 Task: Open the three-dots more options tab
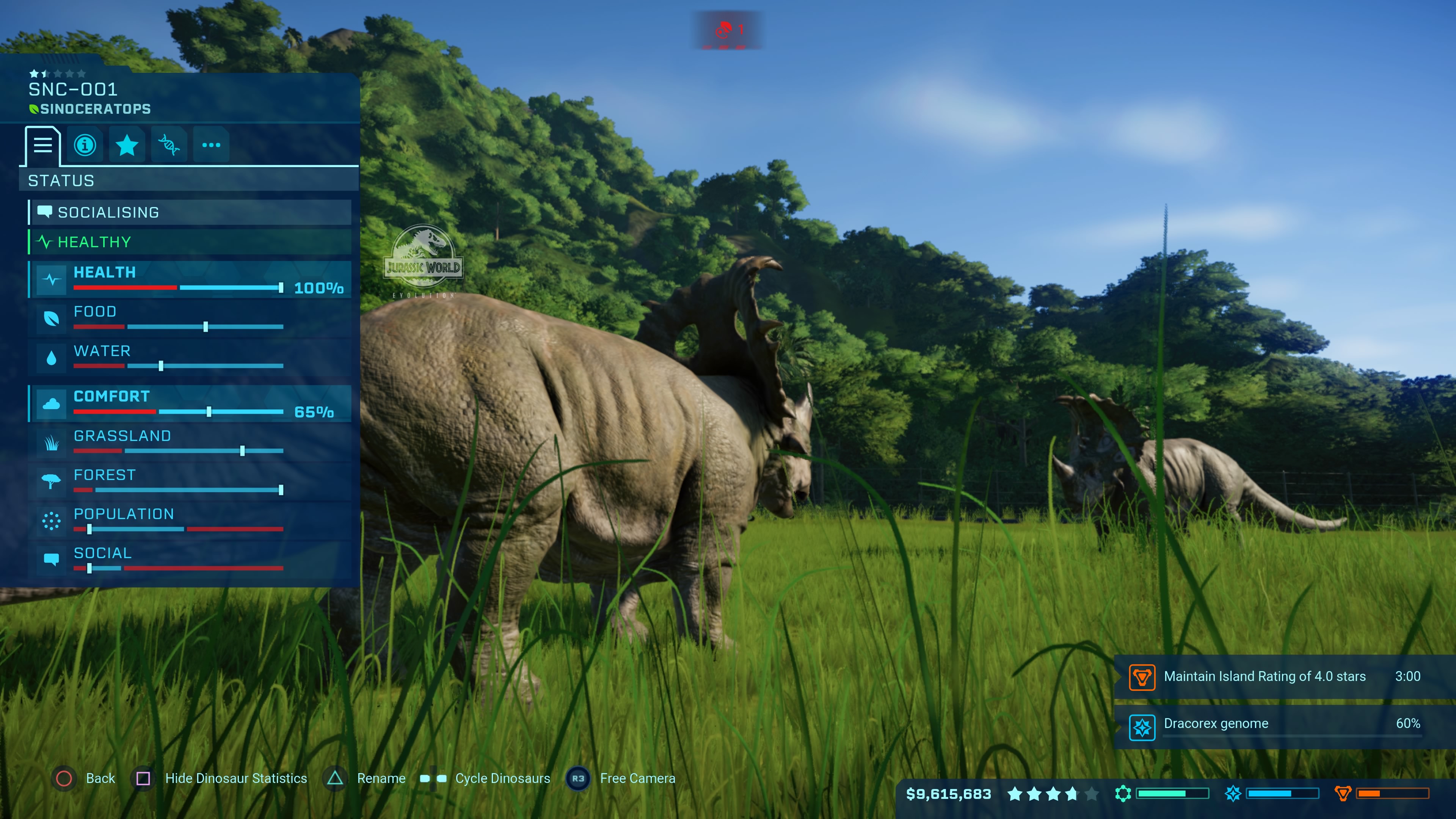(211, 145)
